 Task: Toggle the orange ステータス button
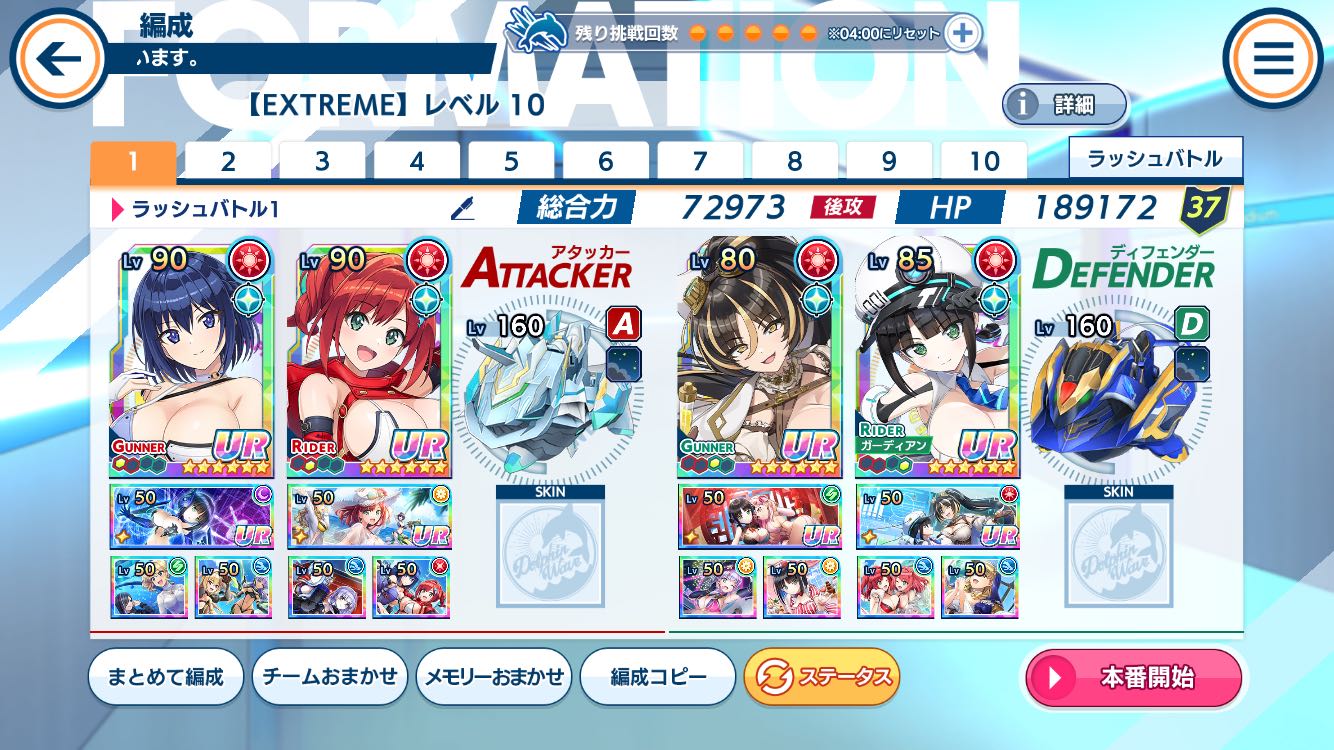pos(822,677)
